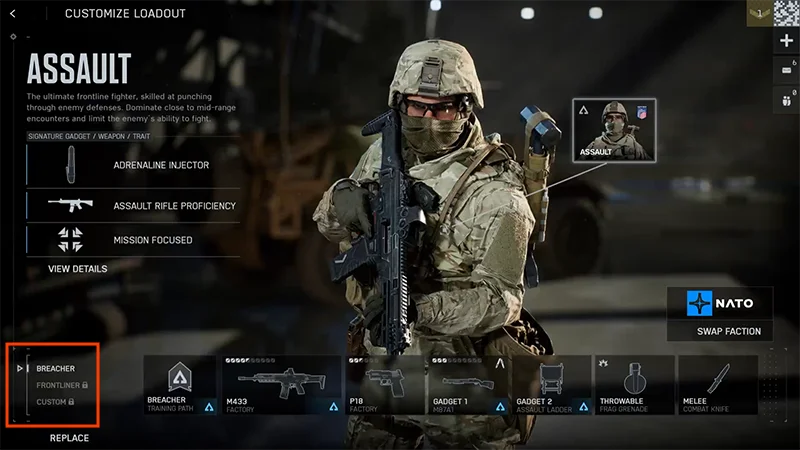Choose the locked Frontliner loadout
Viewport: 800px width, 450px height.
coord(61,385)
